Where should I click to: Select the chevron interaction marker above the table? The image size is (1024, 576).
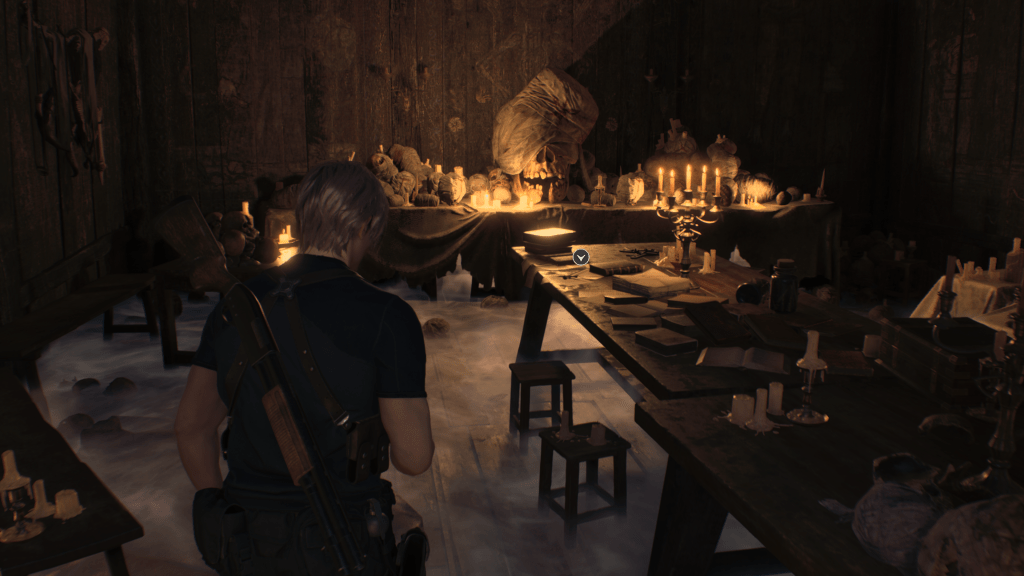(x=580, y=257)
